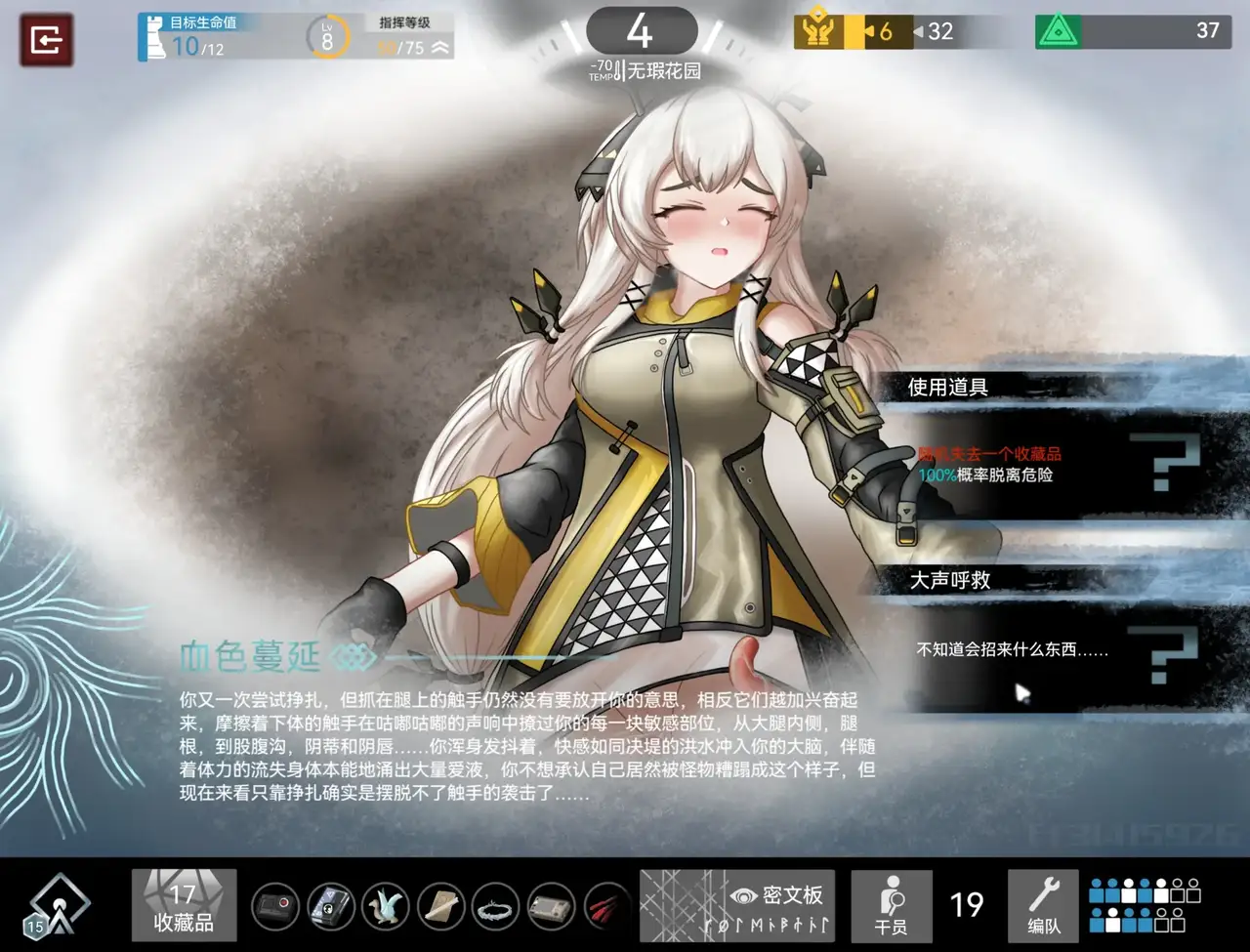Open the 编队 squad formation menu

click(1043, 905)
